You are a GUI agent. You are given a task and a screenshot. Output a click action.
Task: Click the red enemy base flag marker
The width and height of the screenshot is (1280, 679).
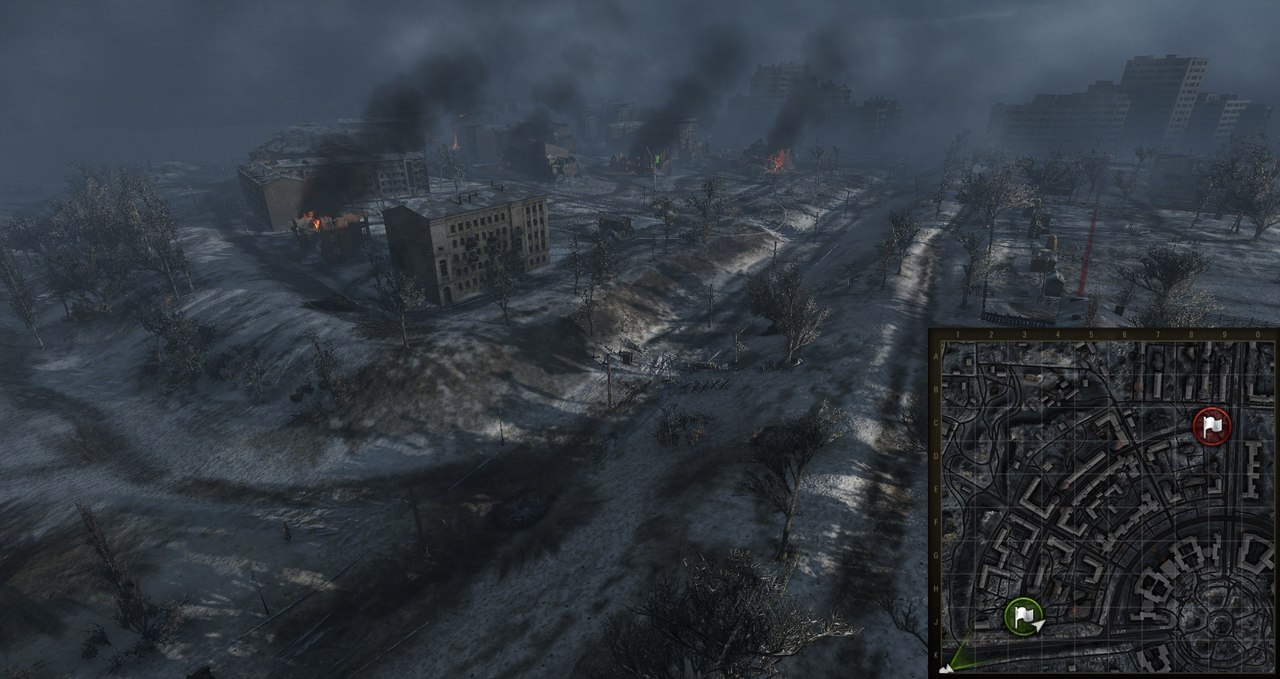1212,426
